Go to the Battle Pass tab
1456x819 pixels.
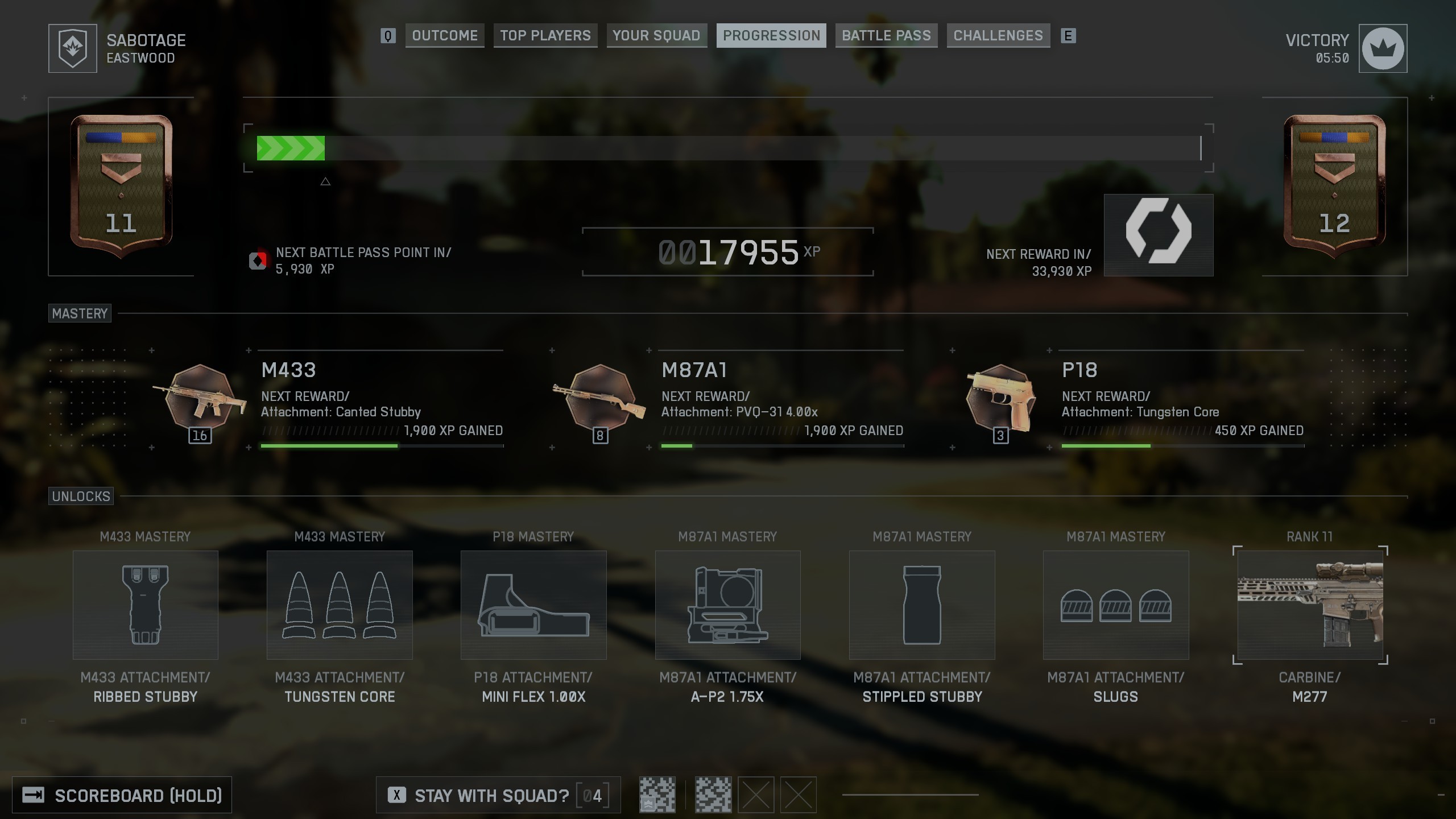pyautogui.click(x=886, y=36)
